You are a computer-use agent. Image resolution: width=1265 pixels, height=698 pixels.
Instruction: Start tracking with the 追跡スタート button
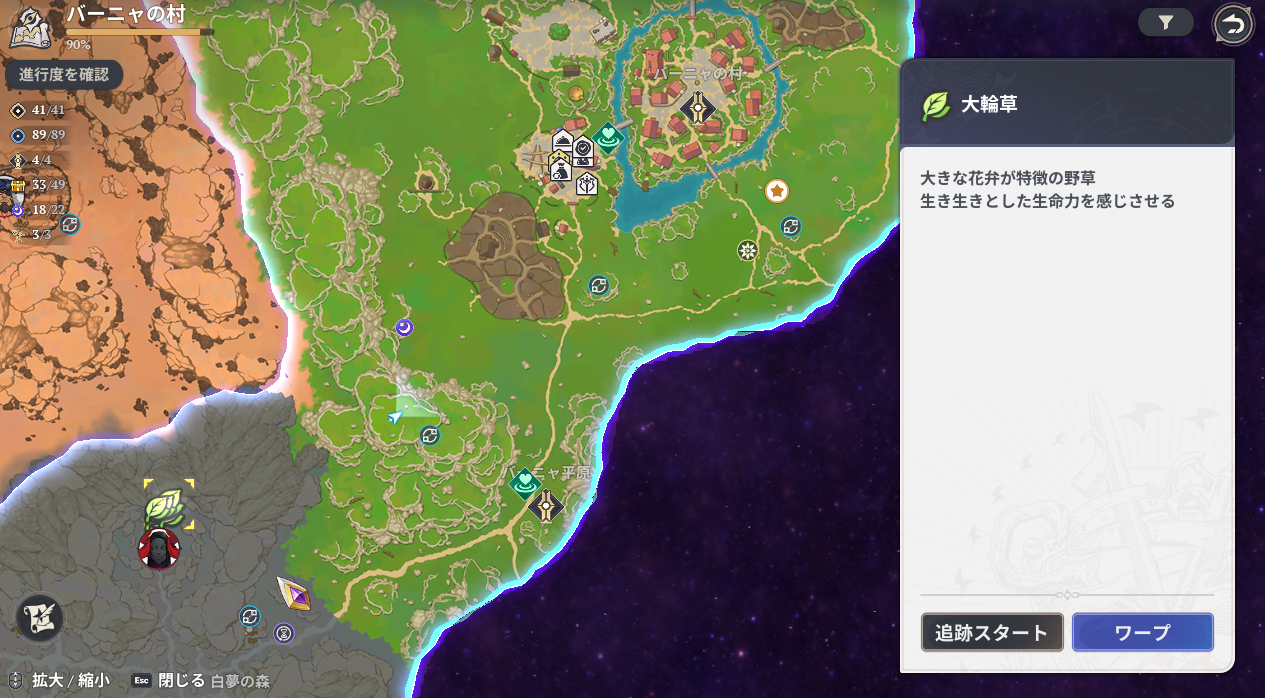[991, 632]
